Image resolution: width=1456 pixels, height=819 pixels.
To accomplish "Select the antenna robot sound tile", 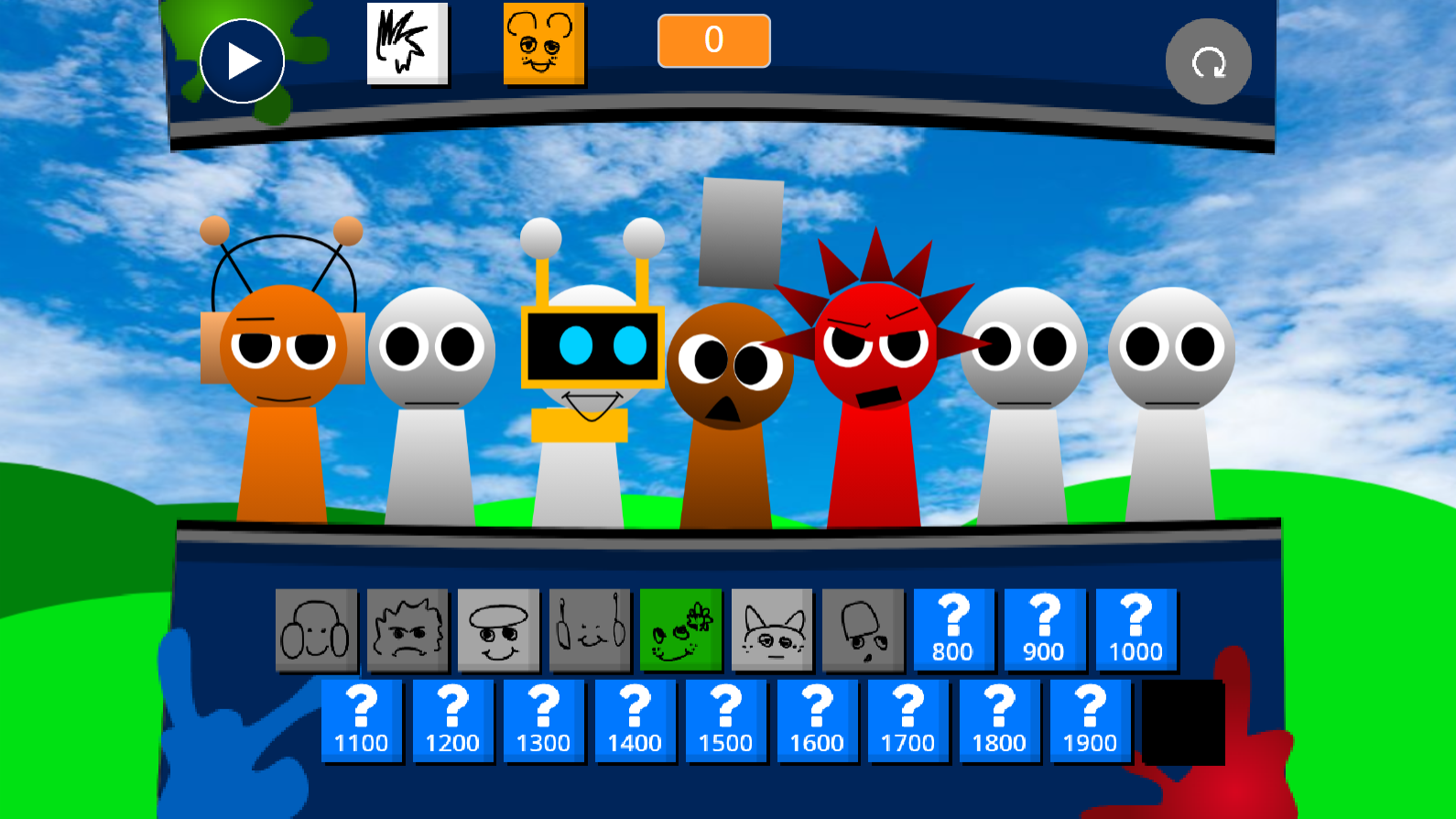I will click(590, 628).
